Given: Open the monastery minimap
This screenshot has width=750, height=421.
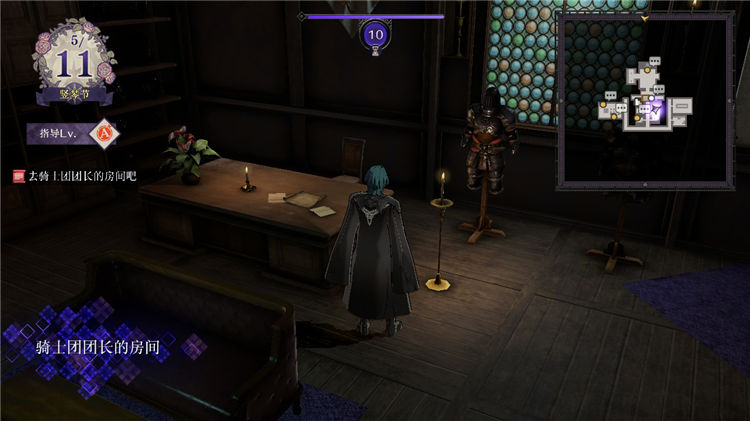Looking at the screenshot, I should click(646, 100).
